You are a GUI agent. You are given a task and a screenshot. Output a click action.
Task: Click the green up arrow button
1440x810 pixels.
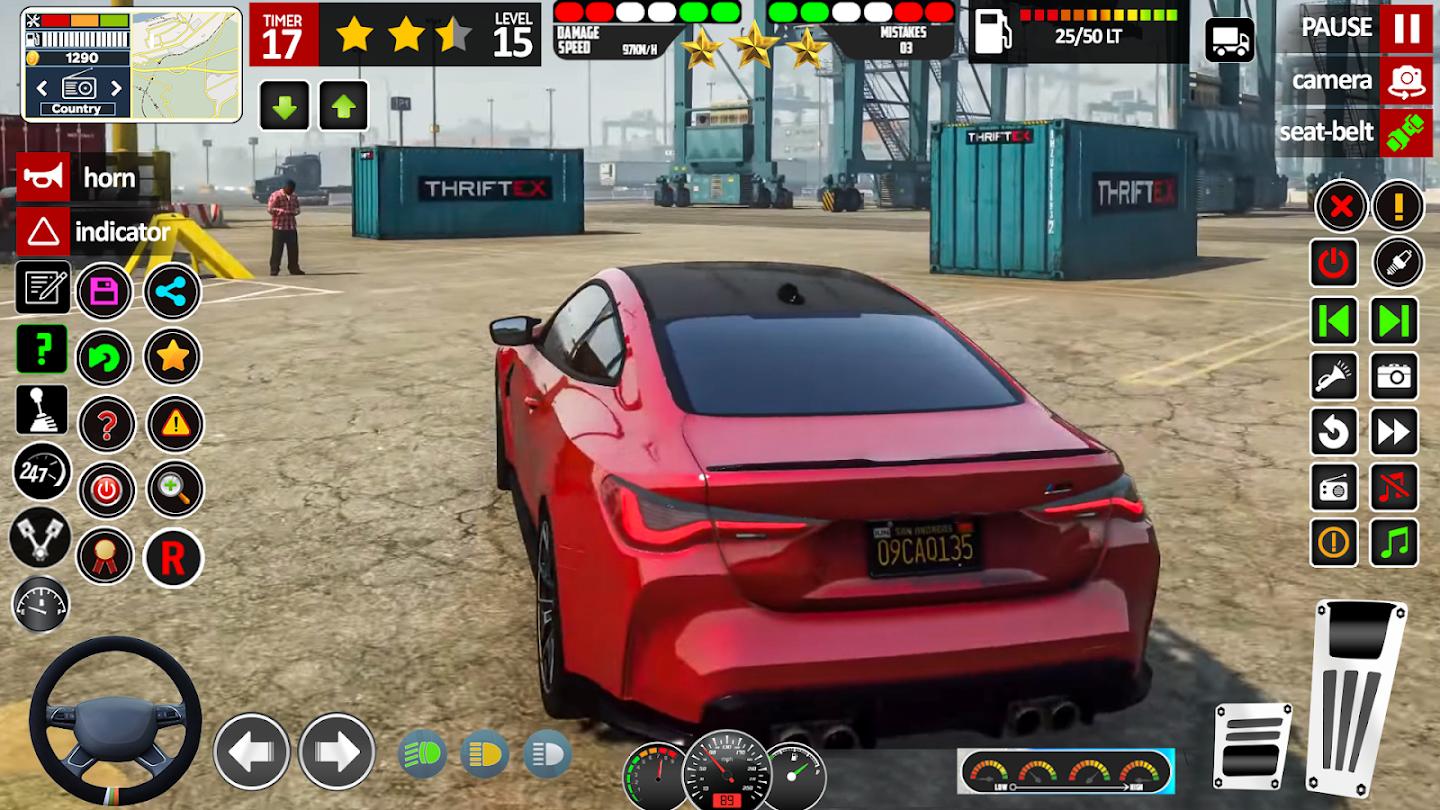pyautogui.click(x=344, y=106)
